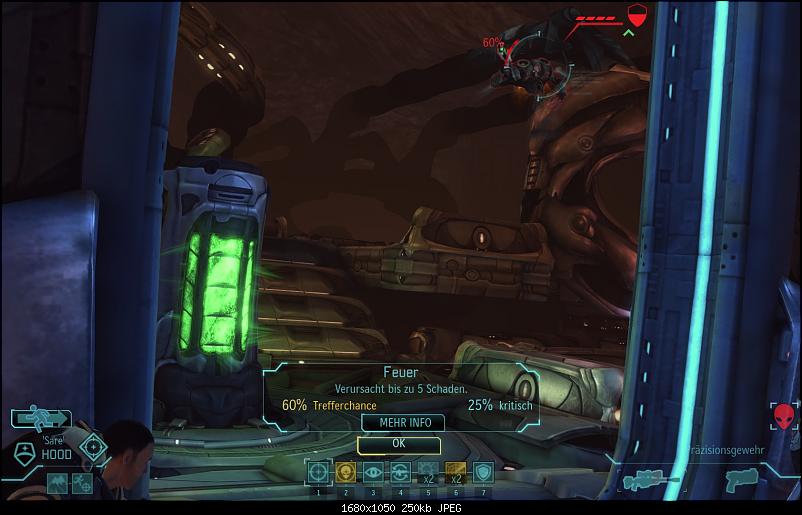This screenshot has height=515, width=802.
Task: Activate the yellow alien head ability
Action: (346, 472)
